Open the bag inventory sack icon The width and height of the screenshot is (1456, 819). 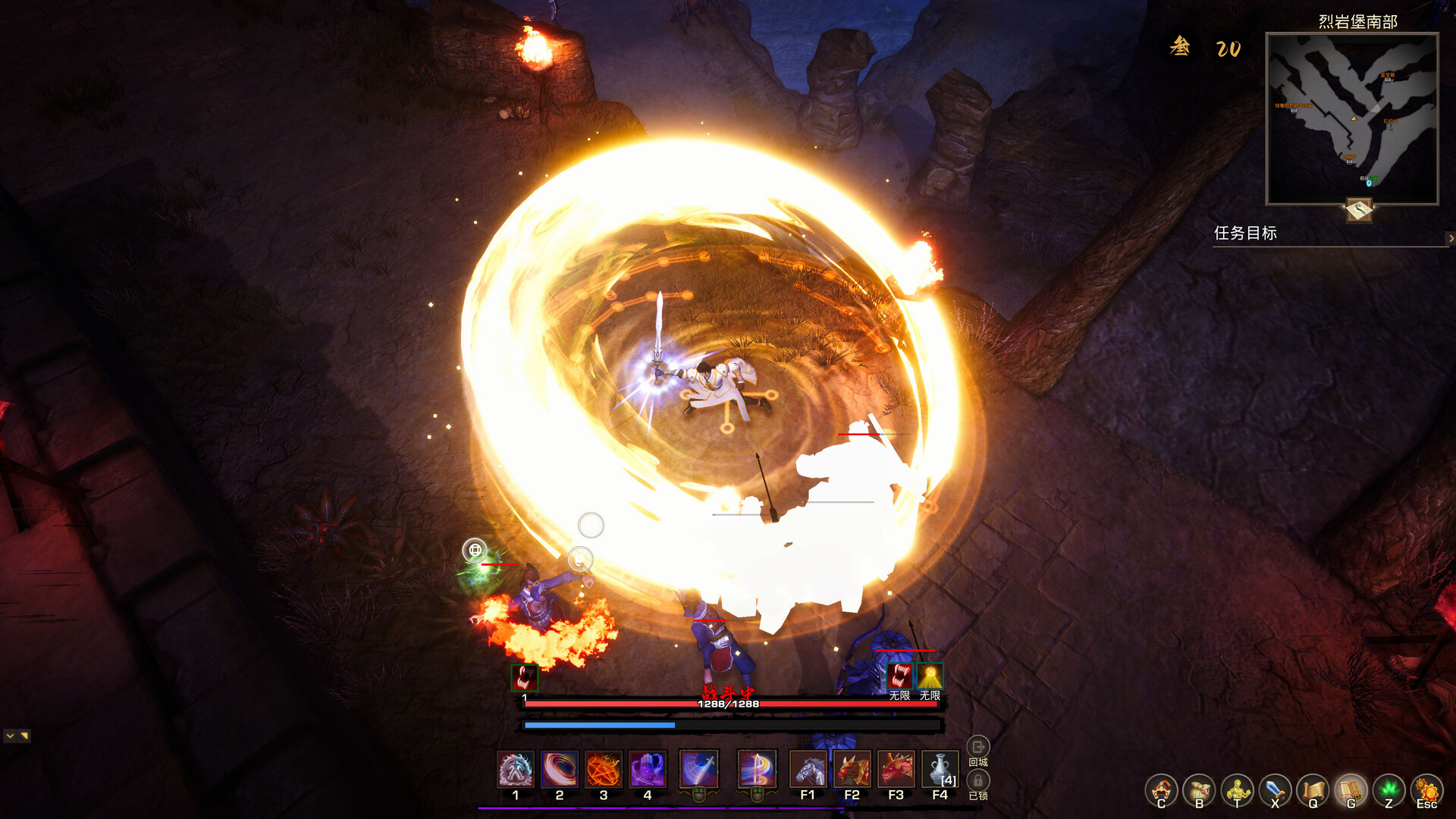point(1199,791)
